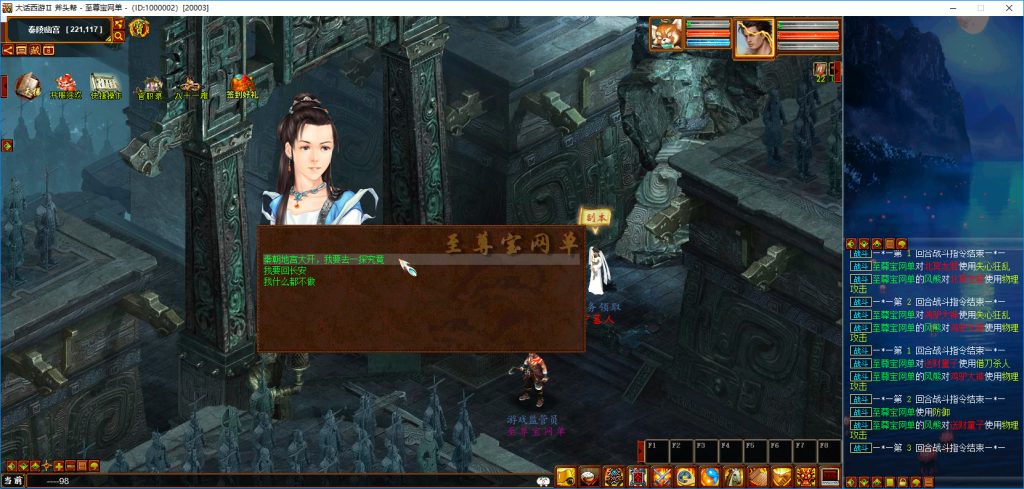Viewport: 1024px width, 489px height.
Task: Open the round gold '寶' treasure icon
Action: coord(138,29)
